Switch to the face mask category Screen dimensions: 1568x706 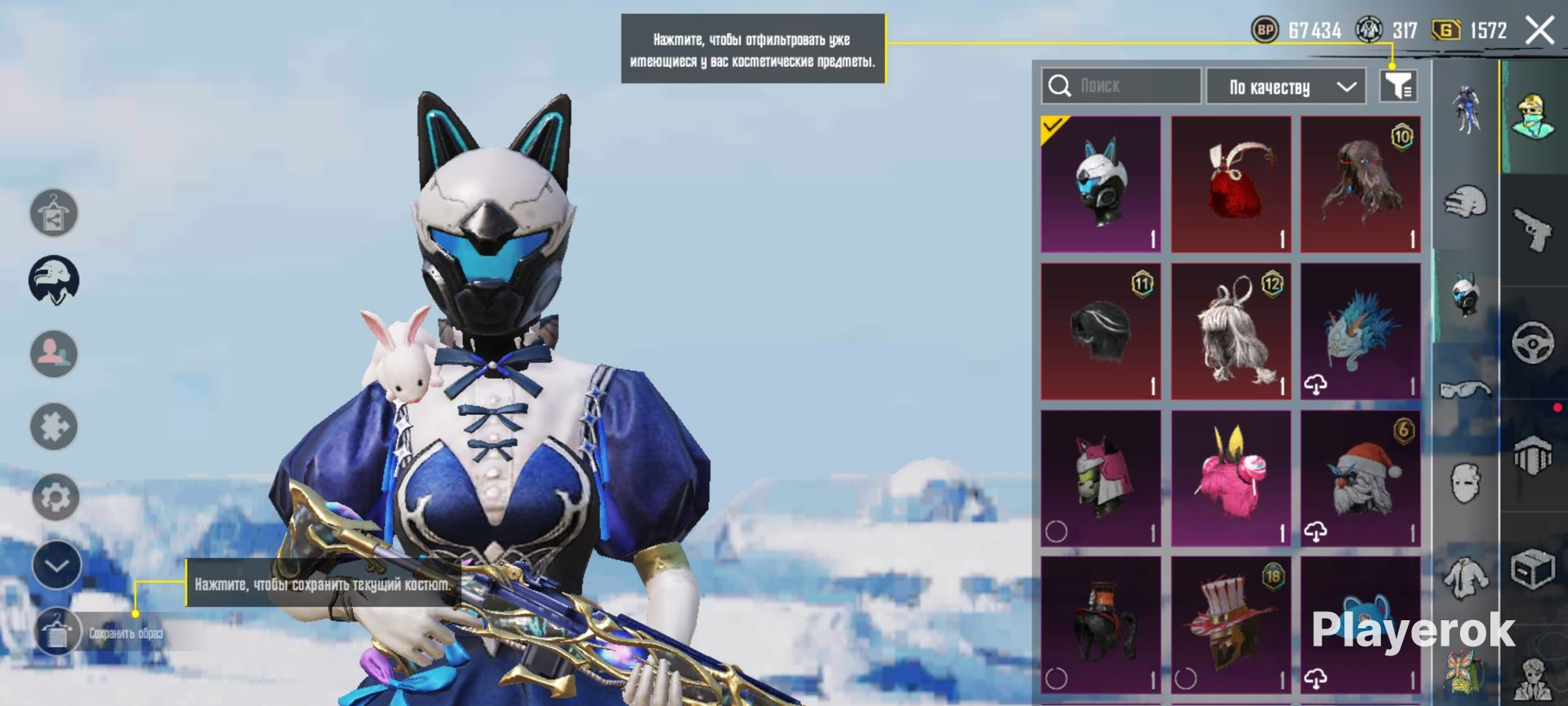(x=1465, y=483)
